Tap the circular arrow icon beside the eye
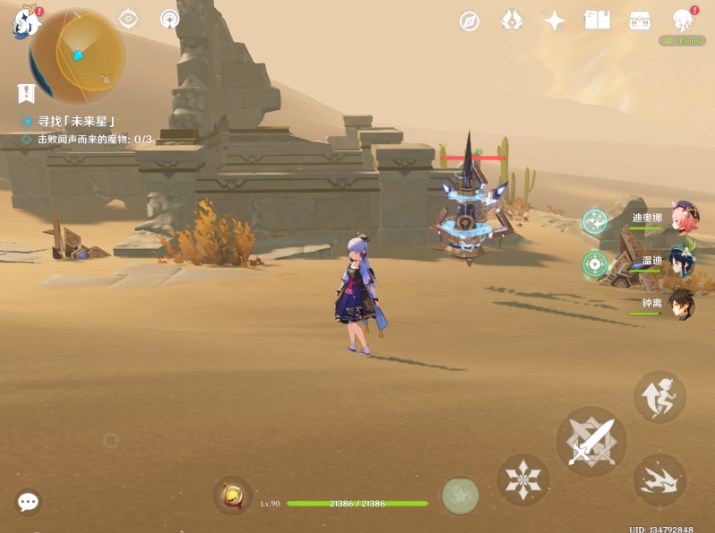 pos(169,19)
